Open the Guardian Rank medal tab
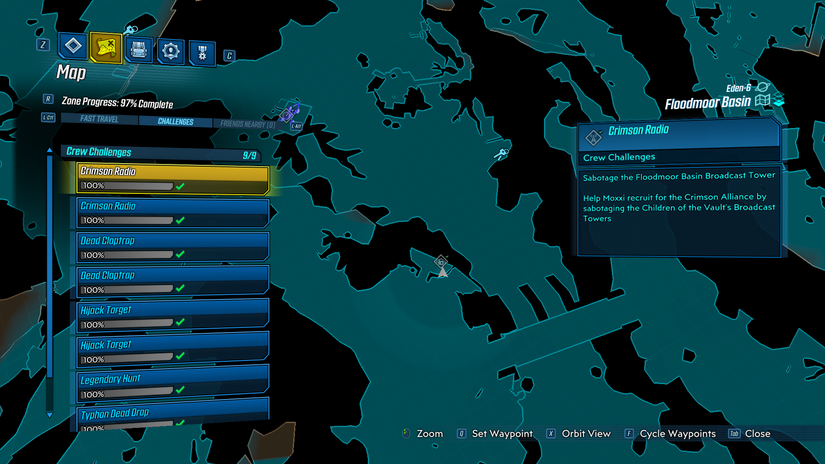This screenshot has width=825, height=464. click(202, 51)
